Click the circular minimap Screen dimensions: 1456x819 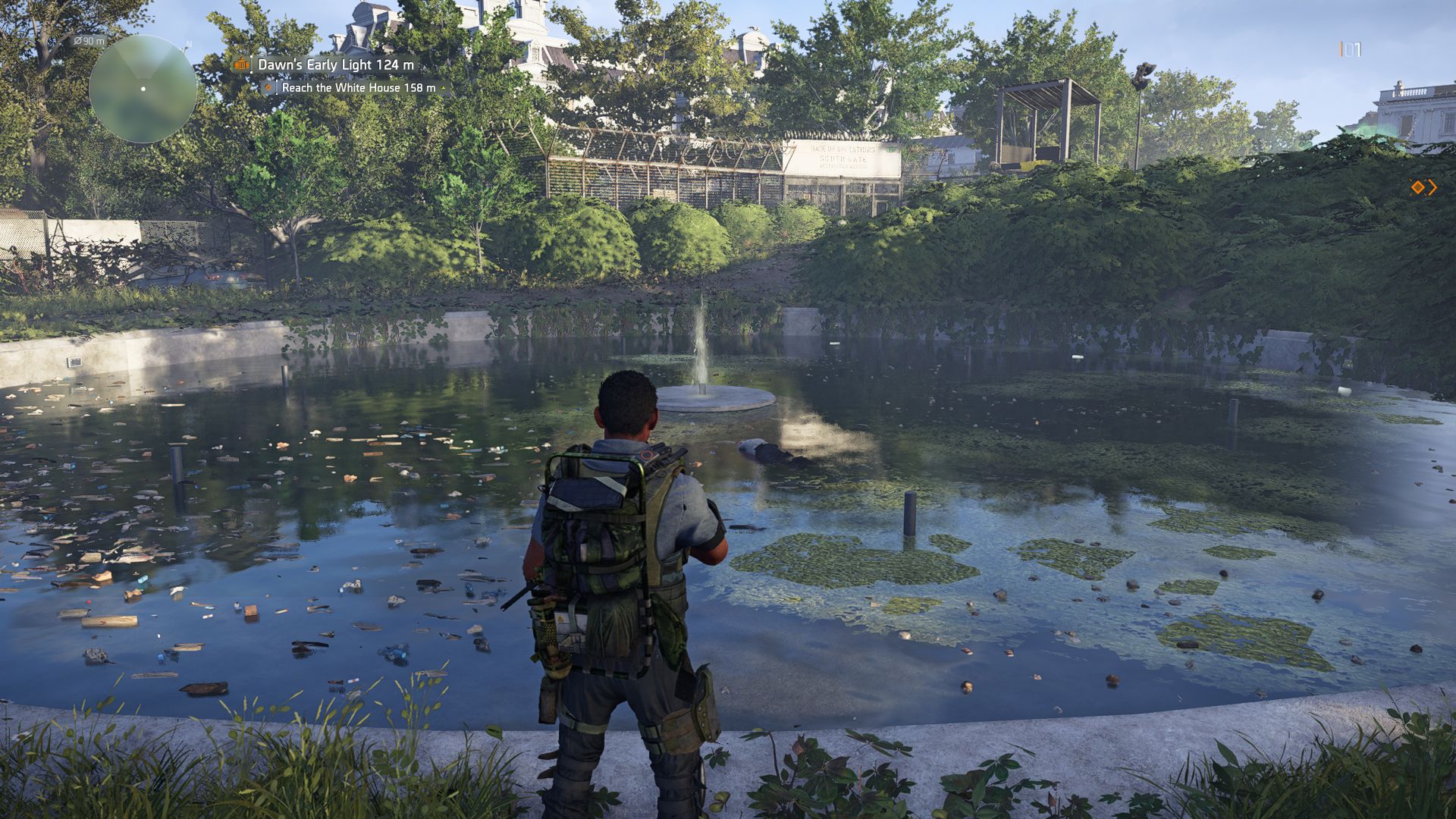coord(143,89)
